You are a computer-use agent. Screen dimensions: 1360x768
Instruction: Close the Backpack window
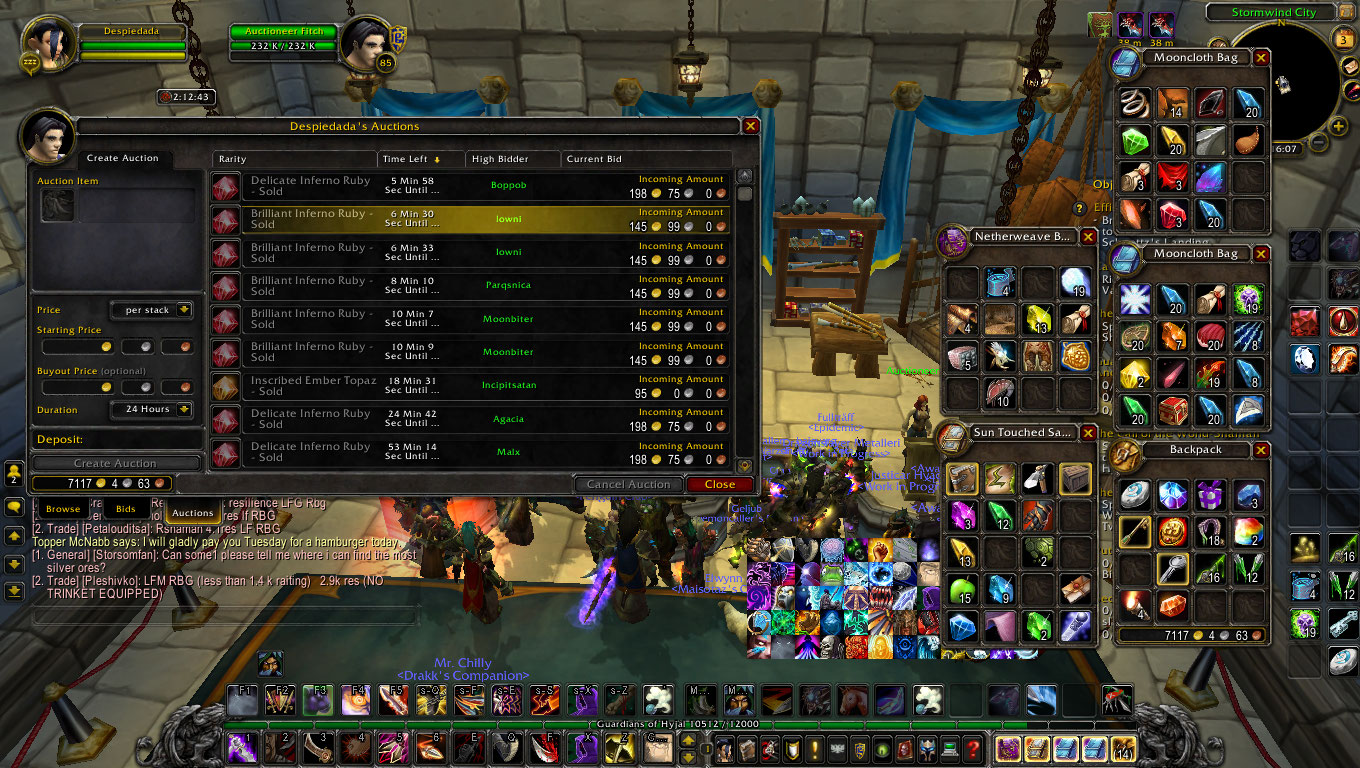[x=1262, y=450]
